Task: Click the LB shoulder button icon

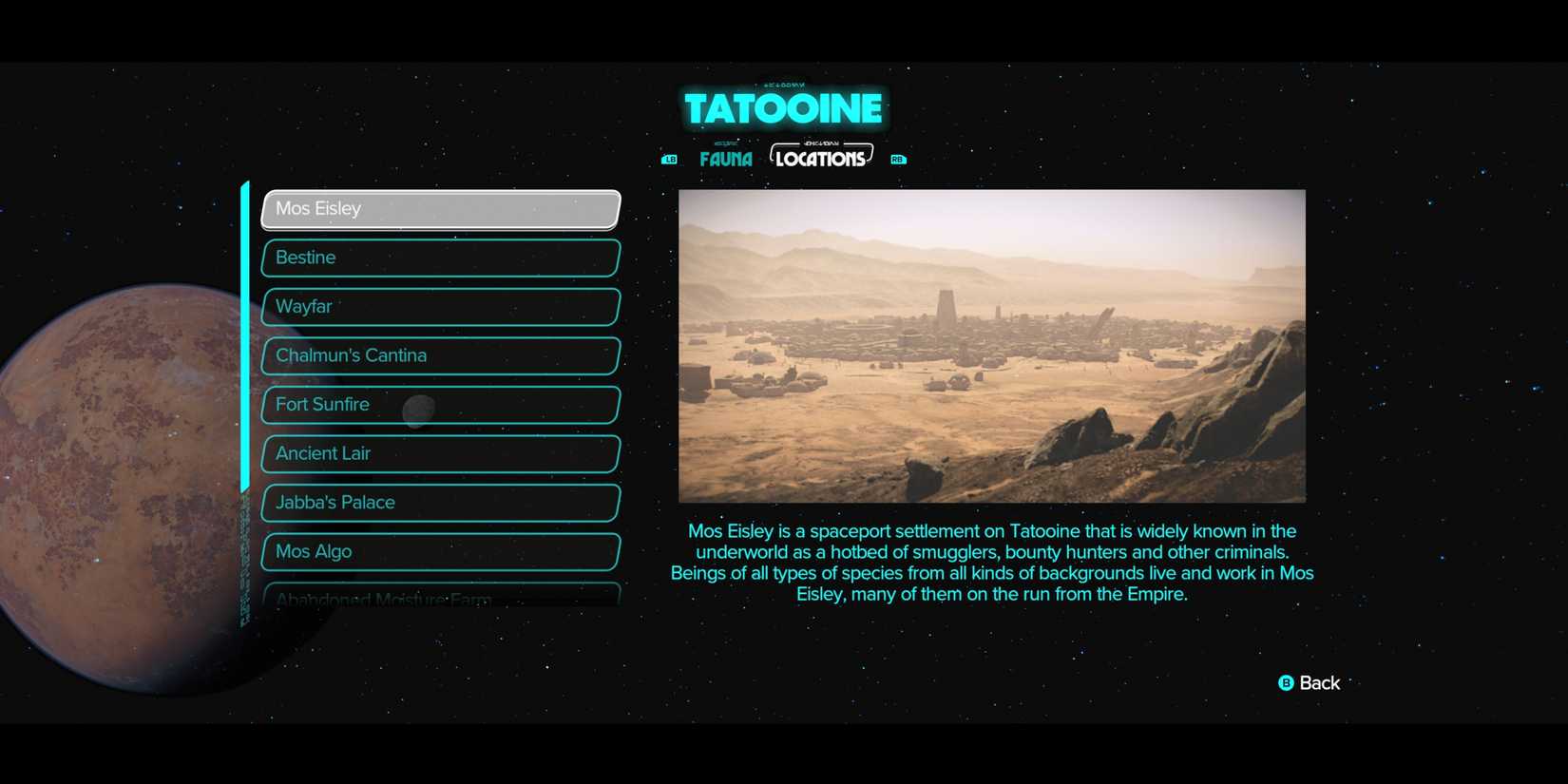Action: 669,159
